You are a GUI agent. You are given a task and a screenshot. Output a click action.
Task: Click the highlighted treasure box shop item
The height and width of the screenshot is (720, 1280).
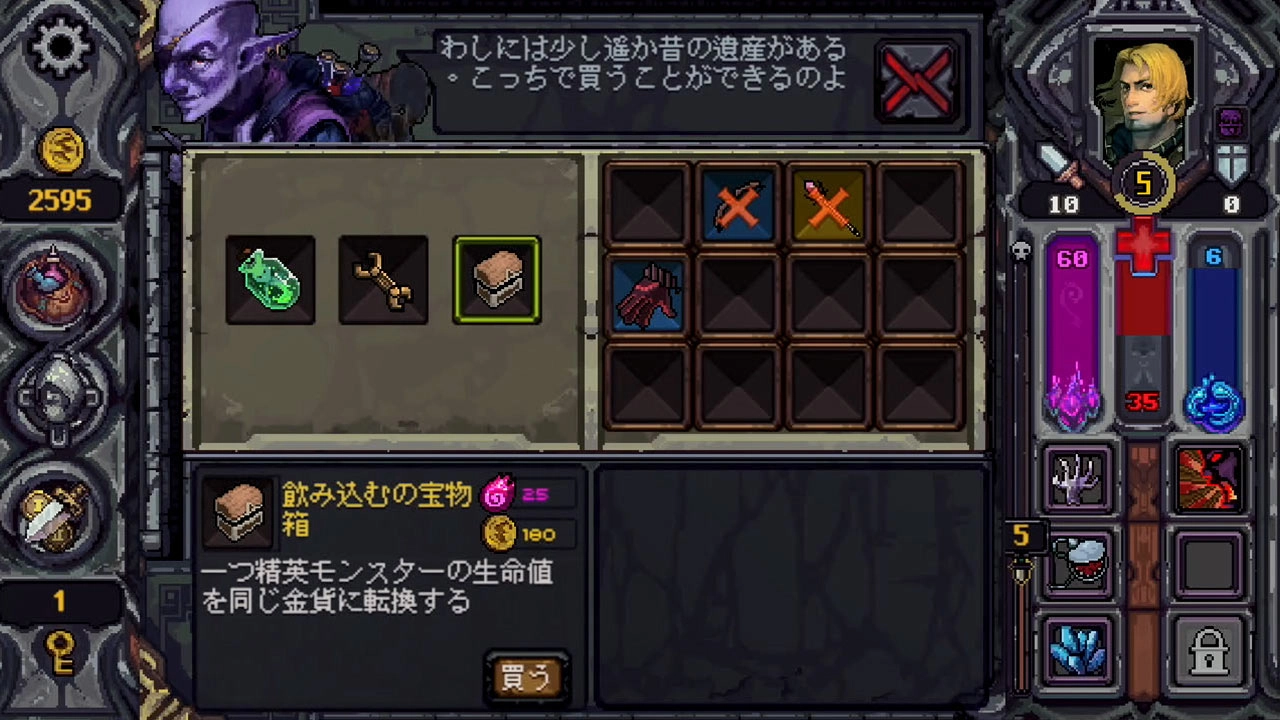(497, 279)
